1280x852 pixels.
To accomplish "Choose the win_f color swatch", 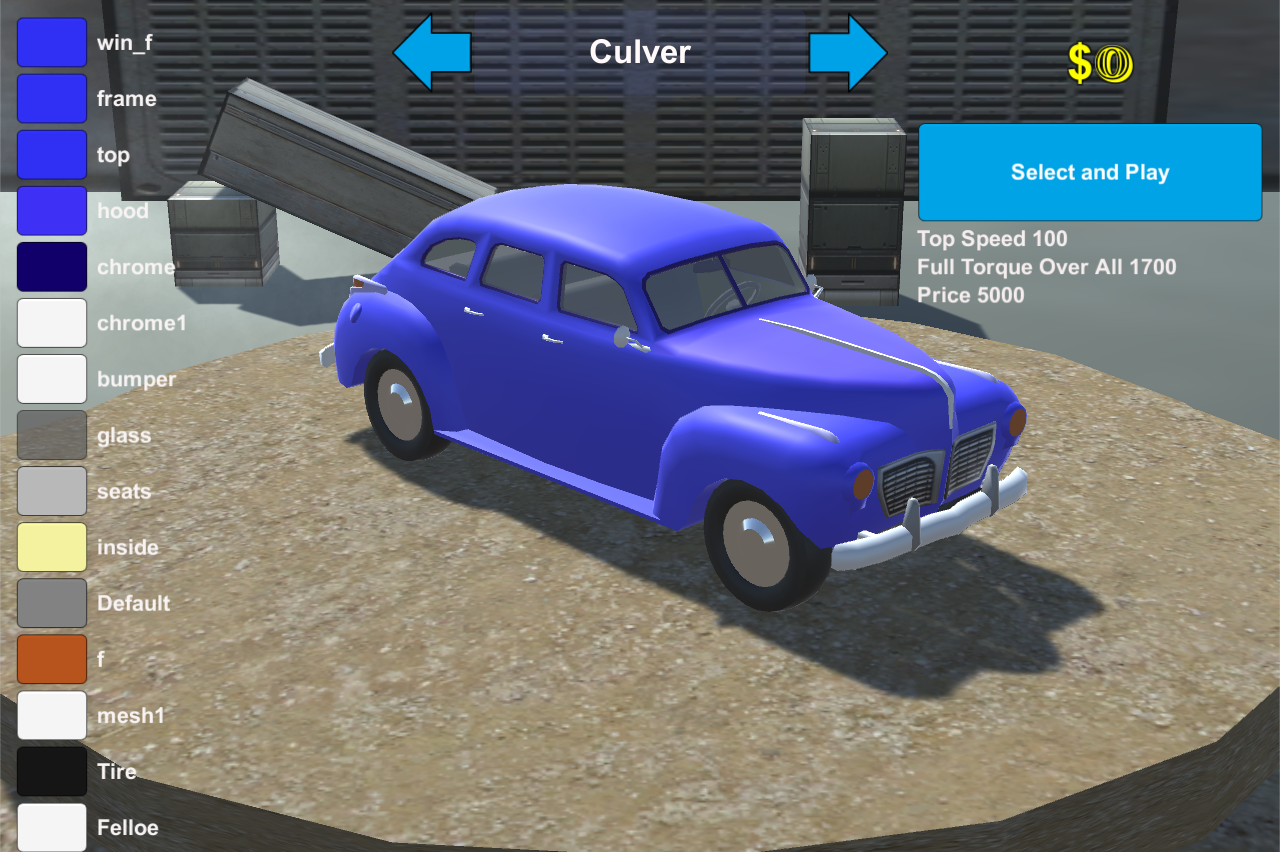I will point(52,43).
